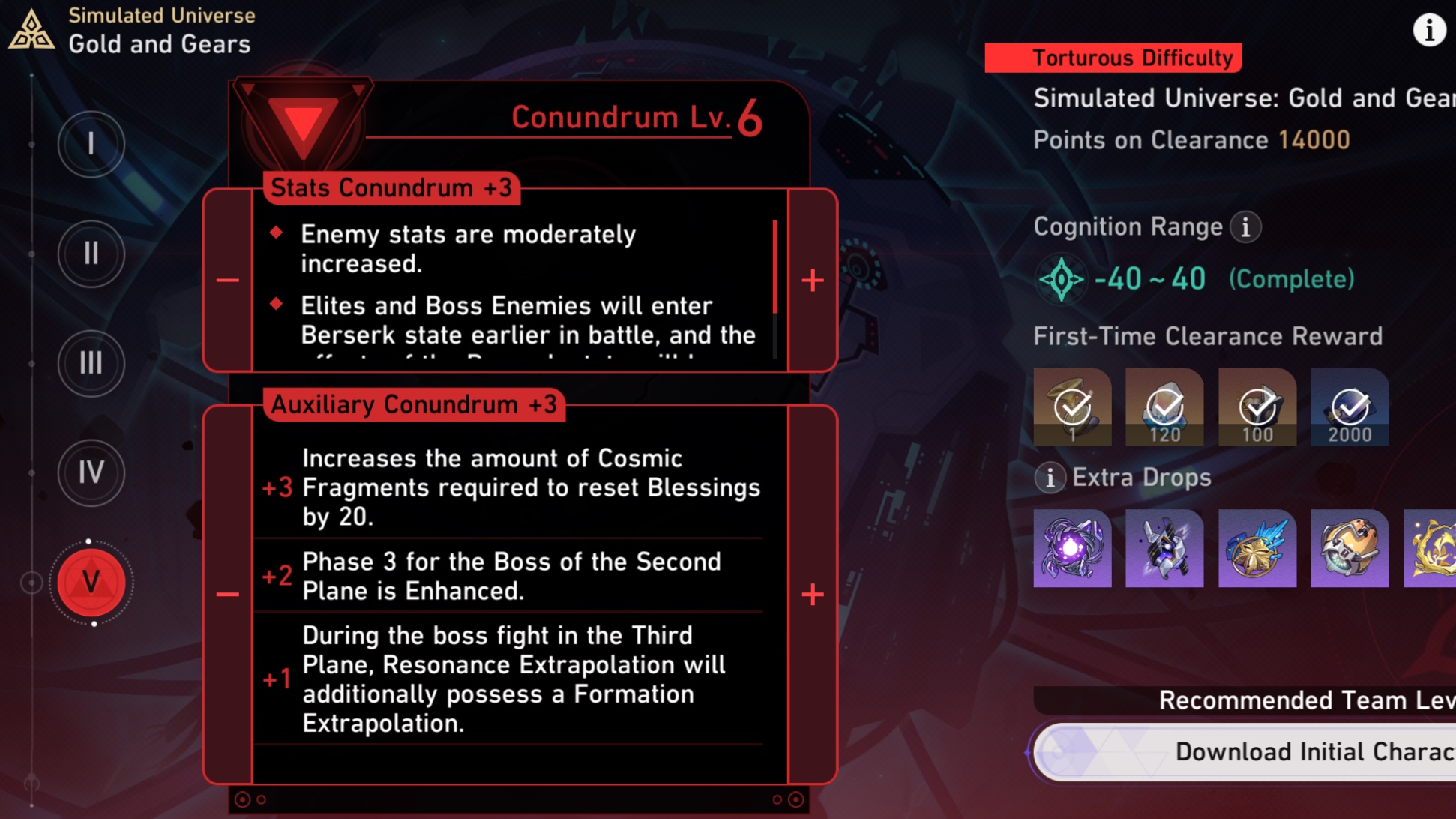
Task: Click the golden star medal extra drop
Action: (1257, 547)
